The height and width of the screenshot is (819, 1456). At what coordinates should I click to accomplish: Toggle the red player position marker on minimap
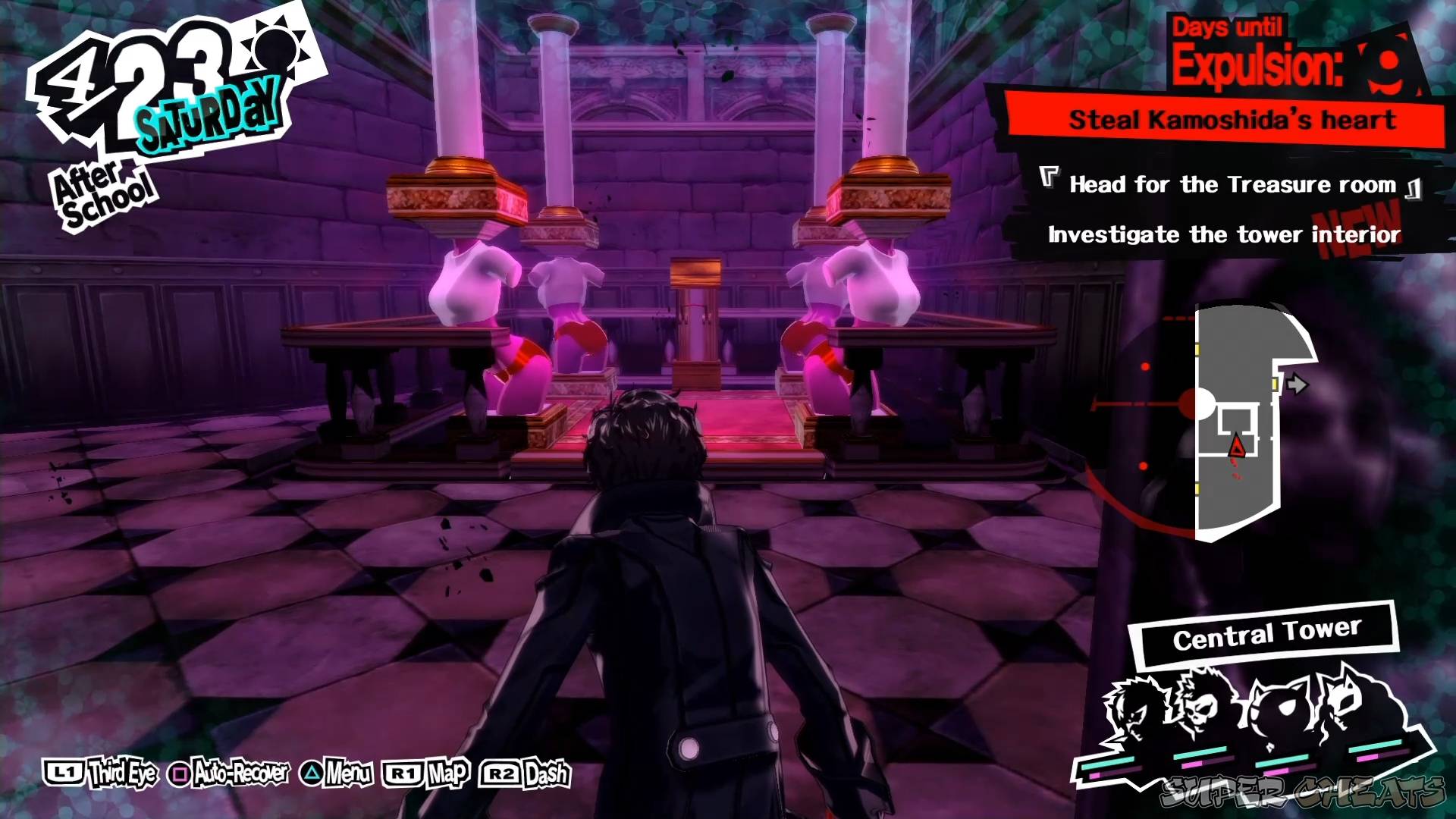pyautogui.click(x=1235, y=446)
